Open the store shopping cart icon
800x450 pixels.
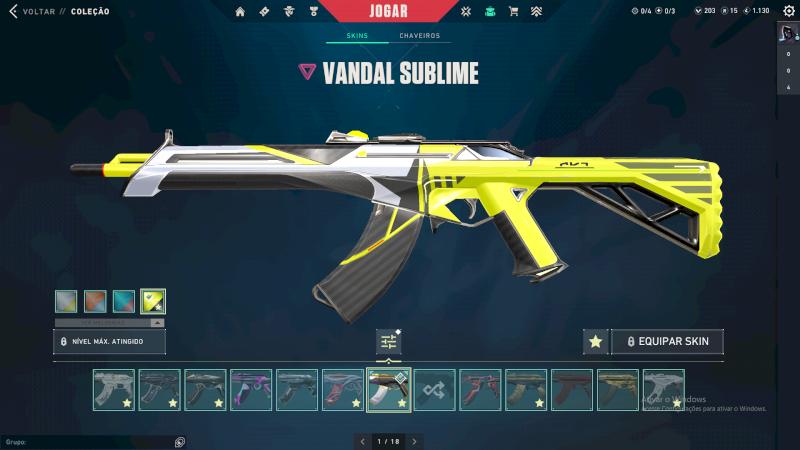tap(513, 11)
